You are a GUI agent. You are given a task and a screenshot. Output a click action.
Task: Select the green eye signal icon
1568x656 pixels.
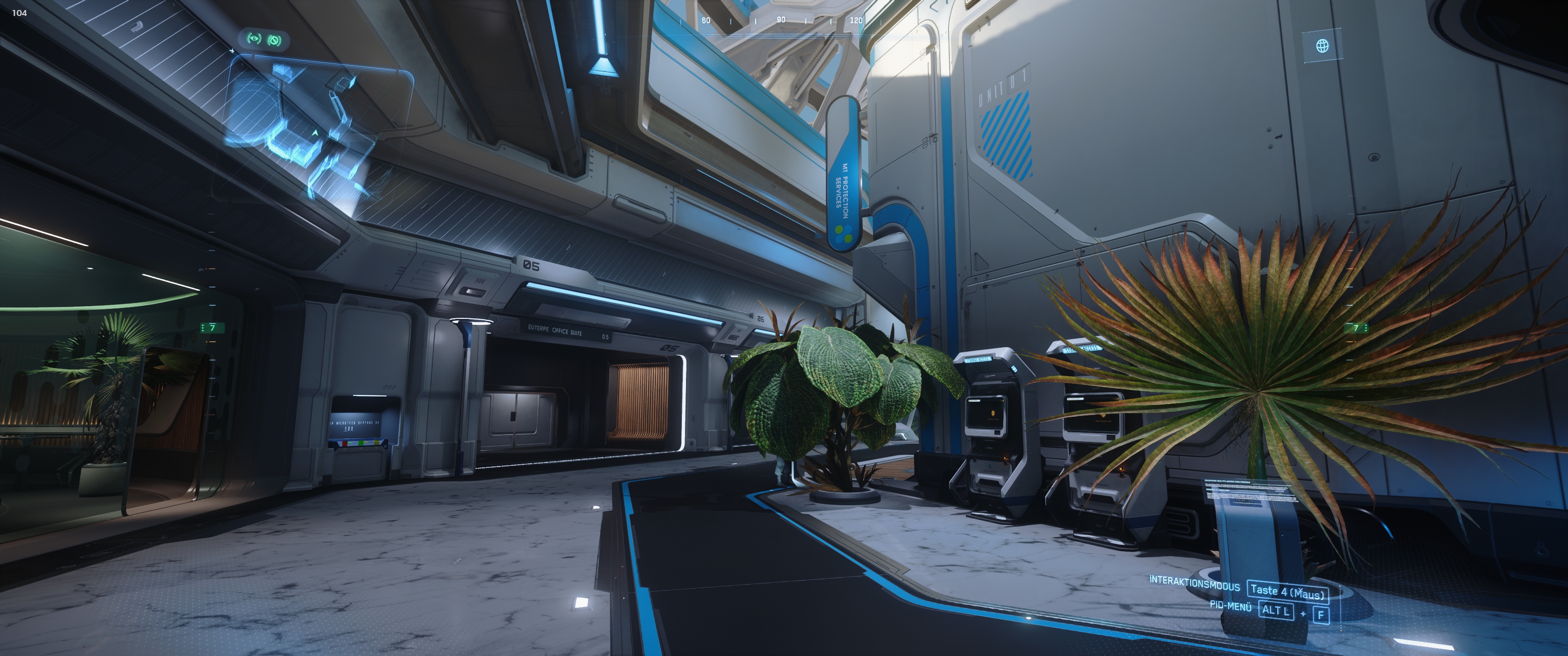[254, 39]
